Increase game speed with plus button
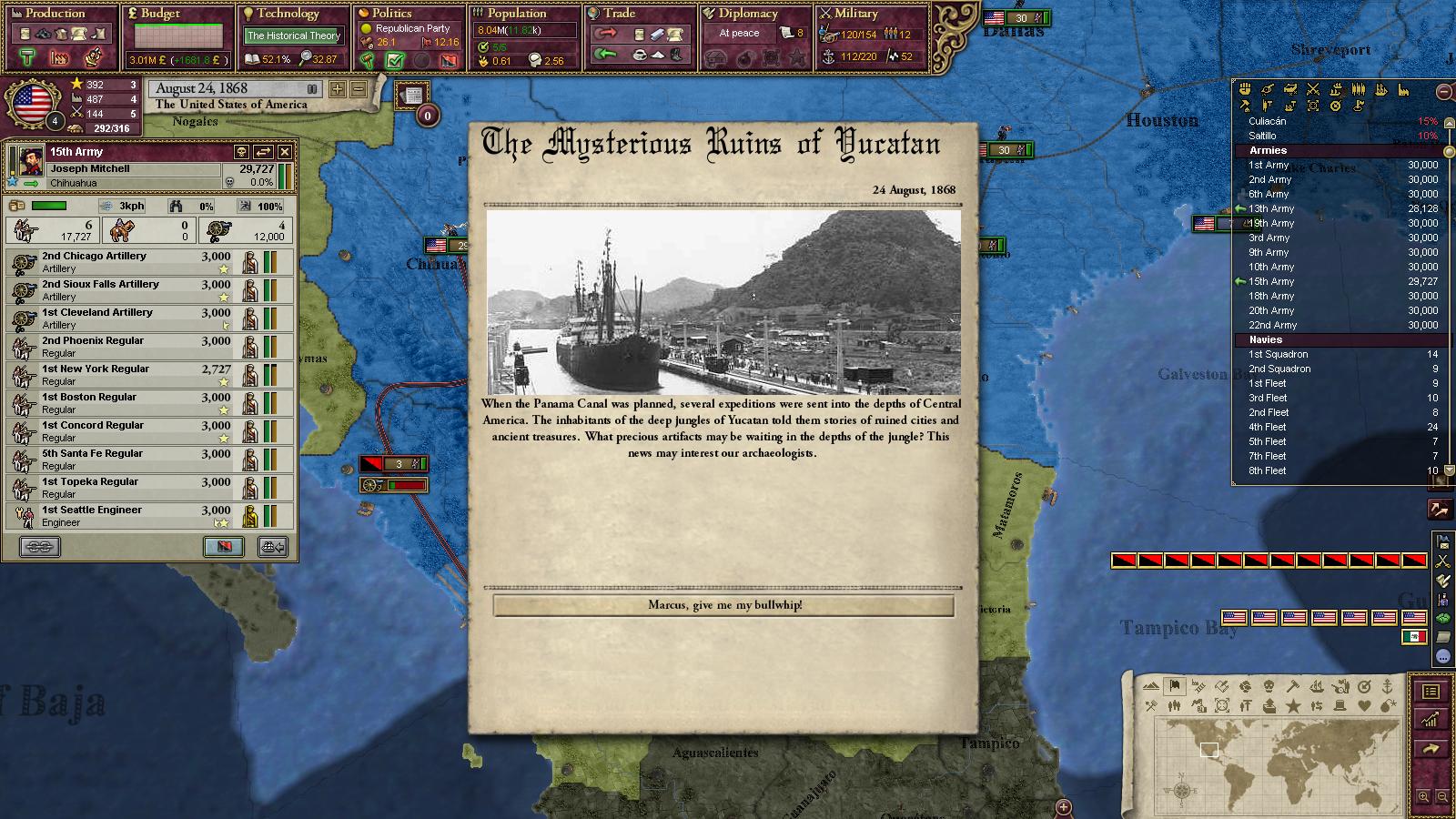Image resolution: width=1456 pixels, height=819 pixels. point(338,89)
